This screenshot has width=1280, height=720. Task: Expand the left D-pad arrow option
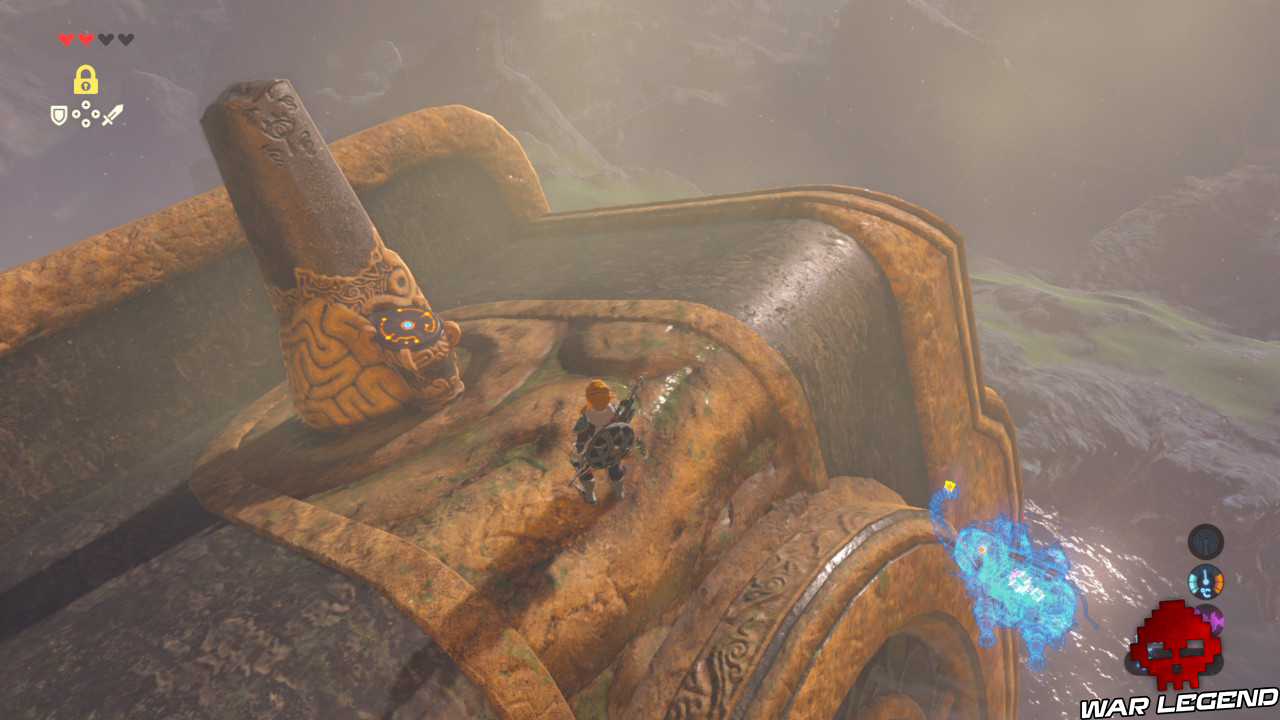76,114
